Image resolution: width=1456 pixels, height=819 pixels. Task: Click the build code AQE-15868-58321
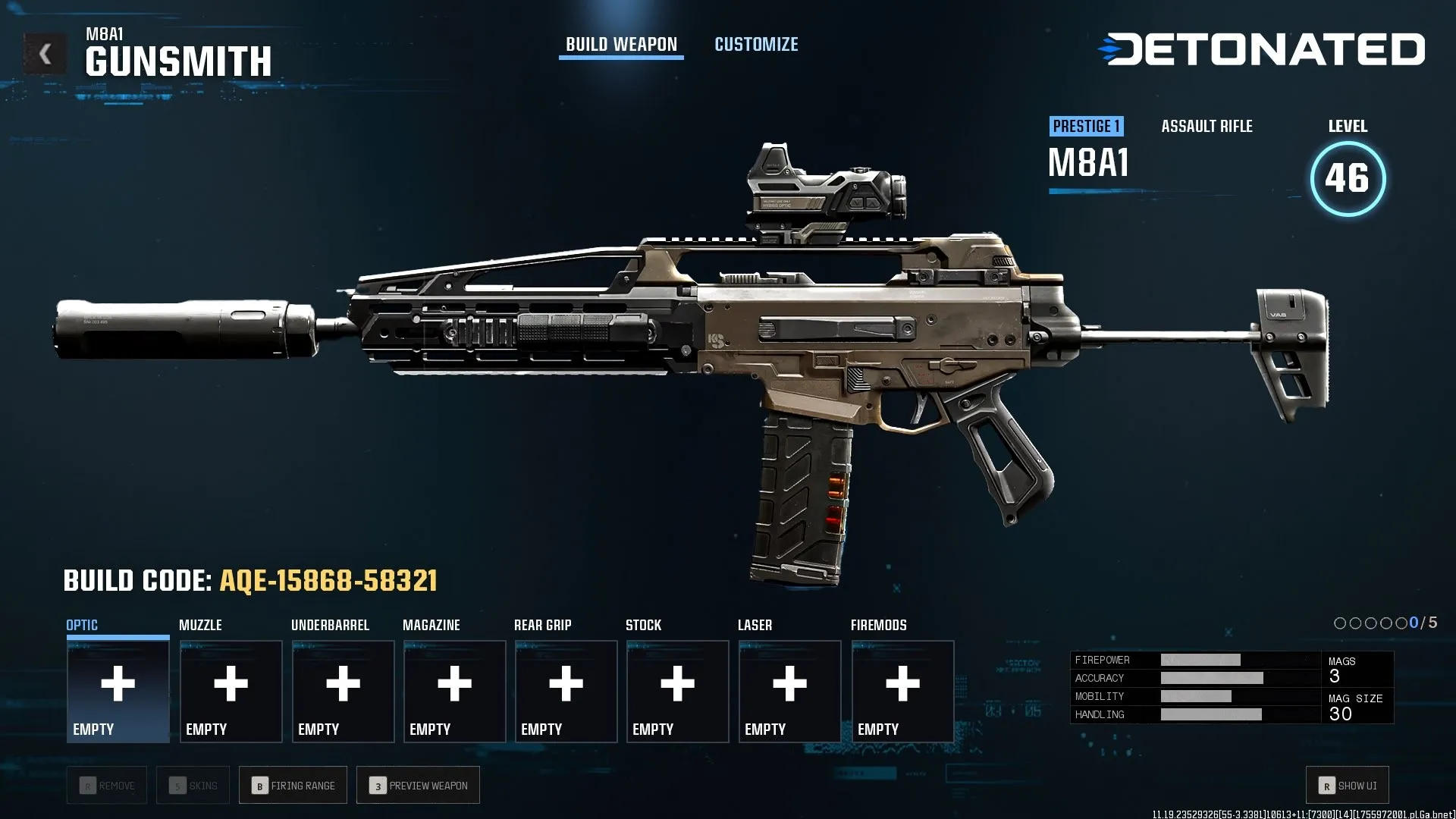pos(328,581)
